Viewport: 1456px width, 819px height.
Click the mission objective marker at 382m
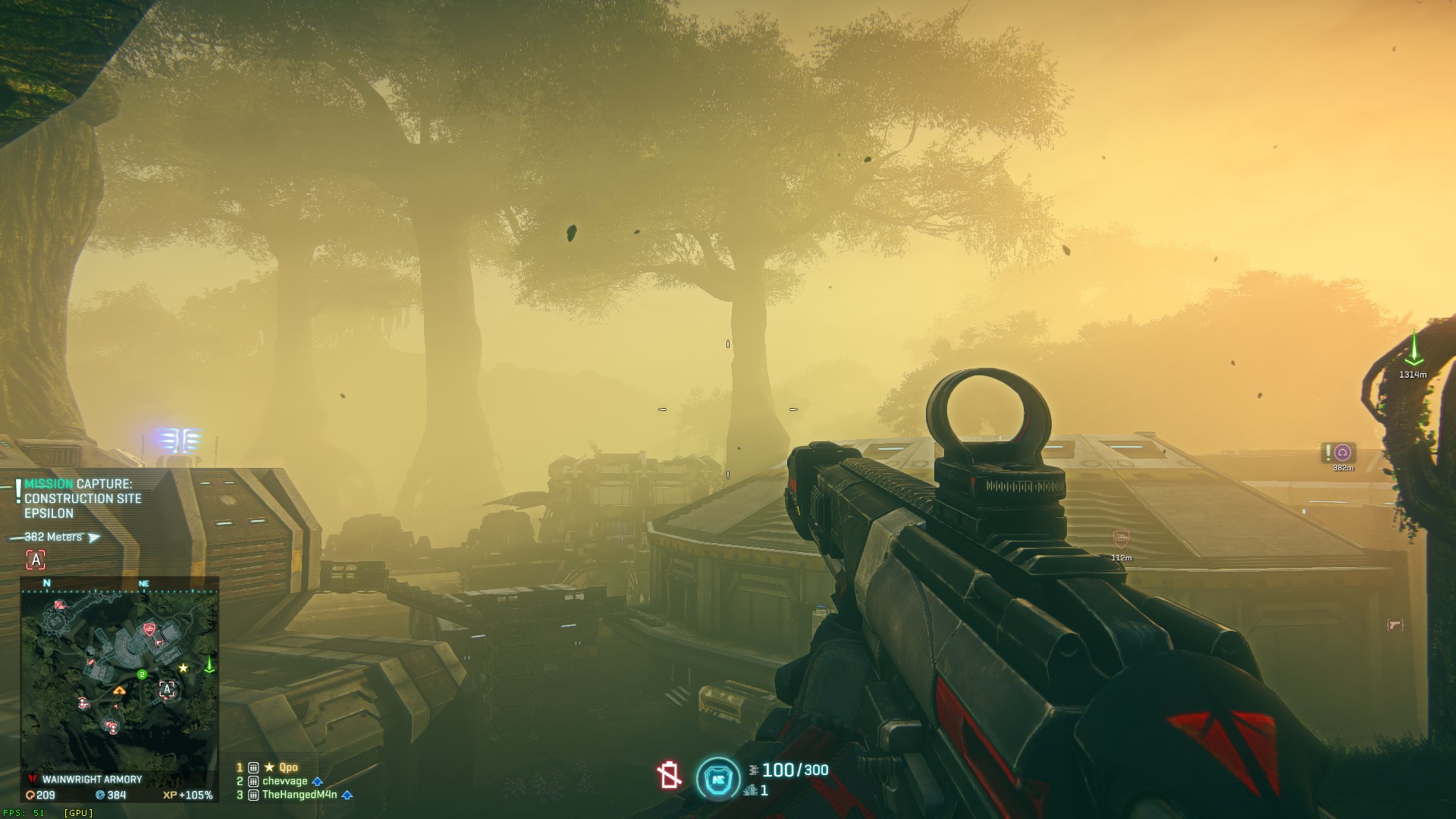click(x=1342, y=453)
